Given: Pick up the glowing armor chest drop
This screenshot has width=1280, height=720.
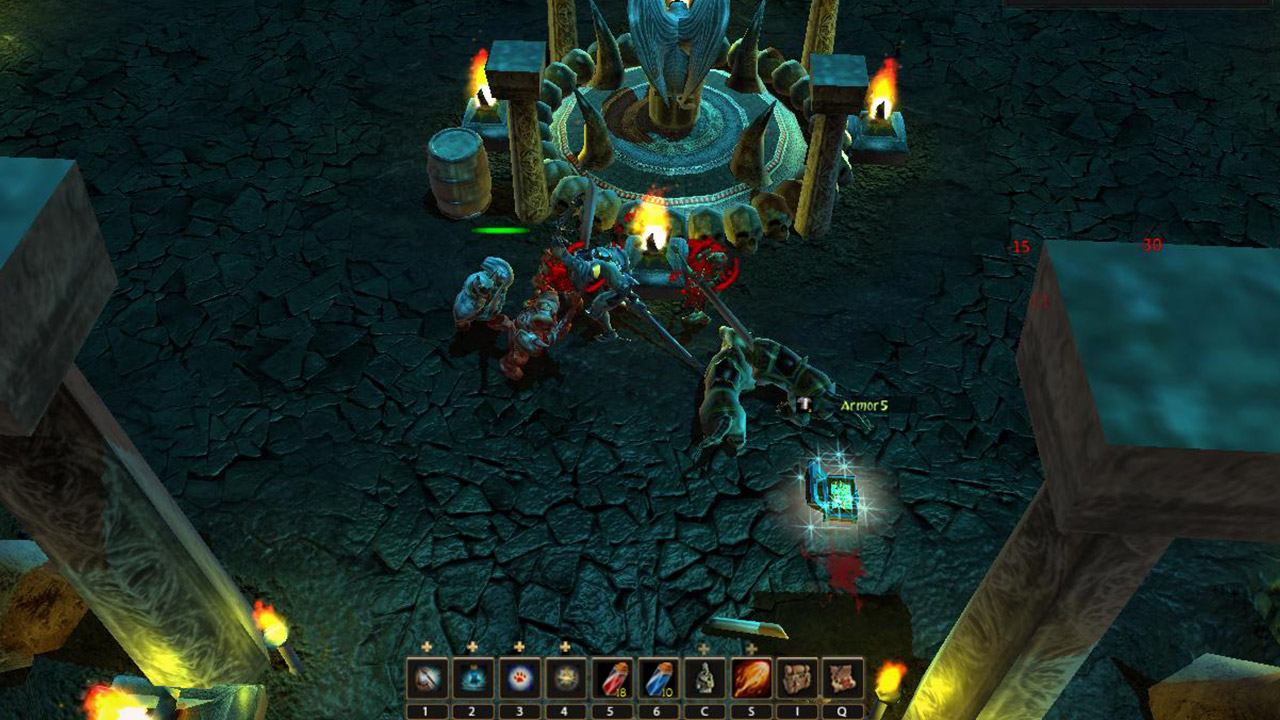Looking at the screenshot, I should coord(832,493).
